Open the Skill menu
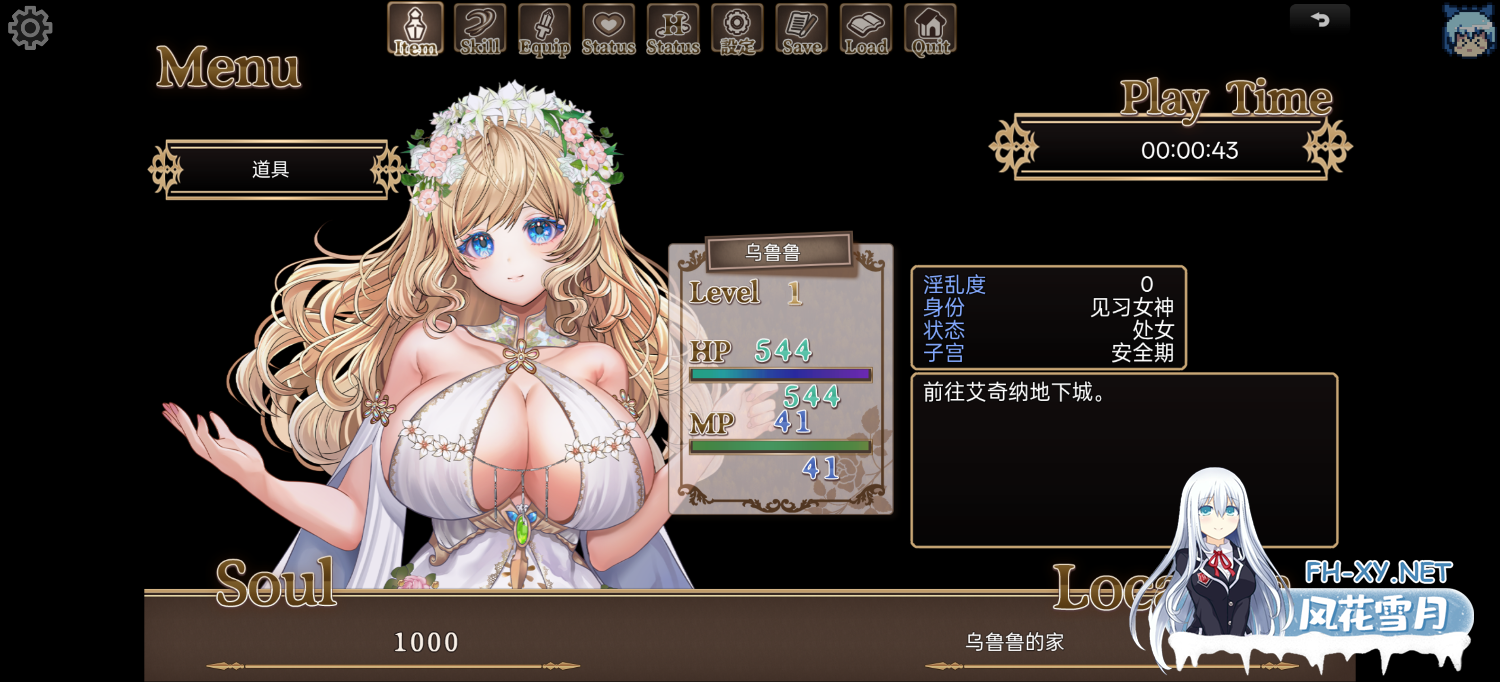 tap(480, 29)
